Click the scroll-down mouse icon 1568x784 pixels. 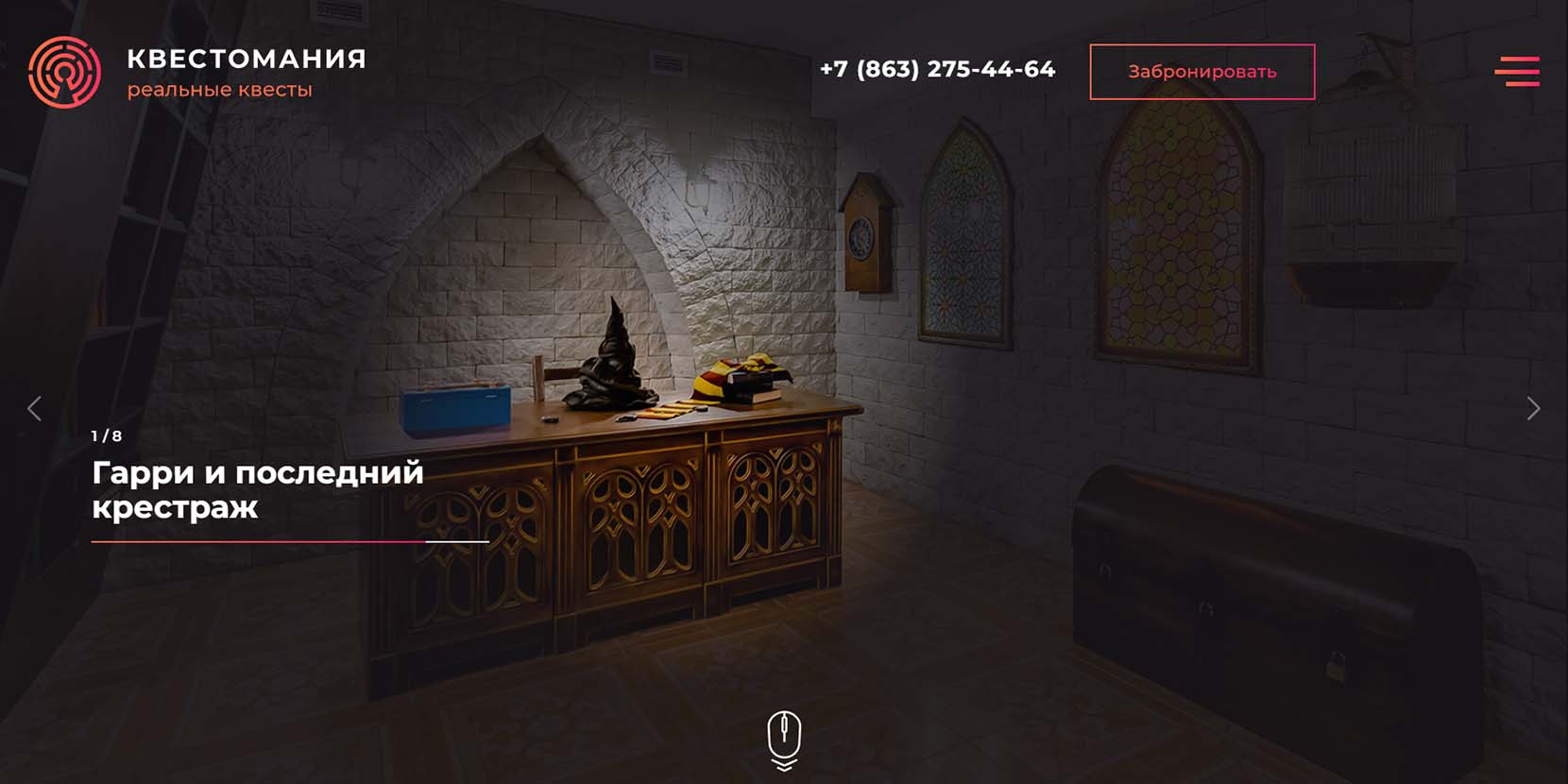[x=784, y=739]
